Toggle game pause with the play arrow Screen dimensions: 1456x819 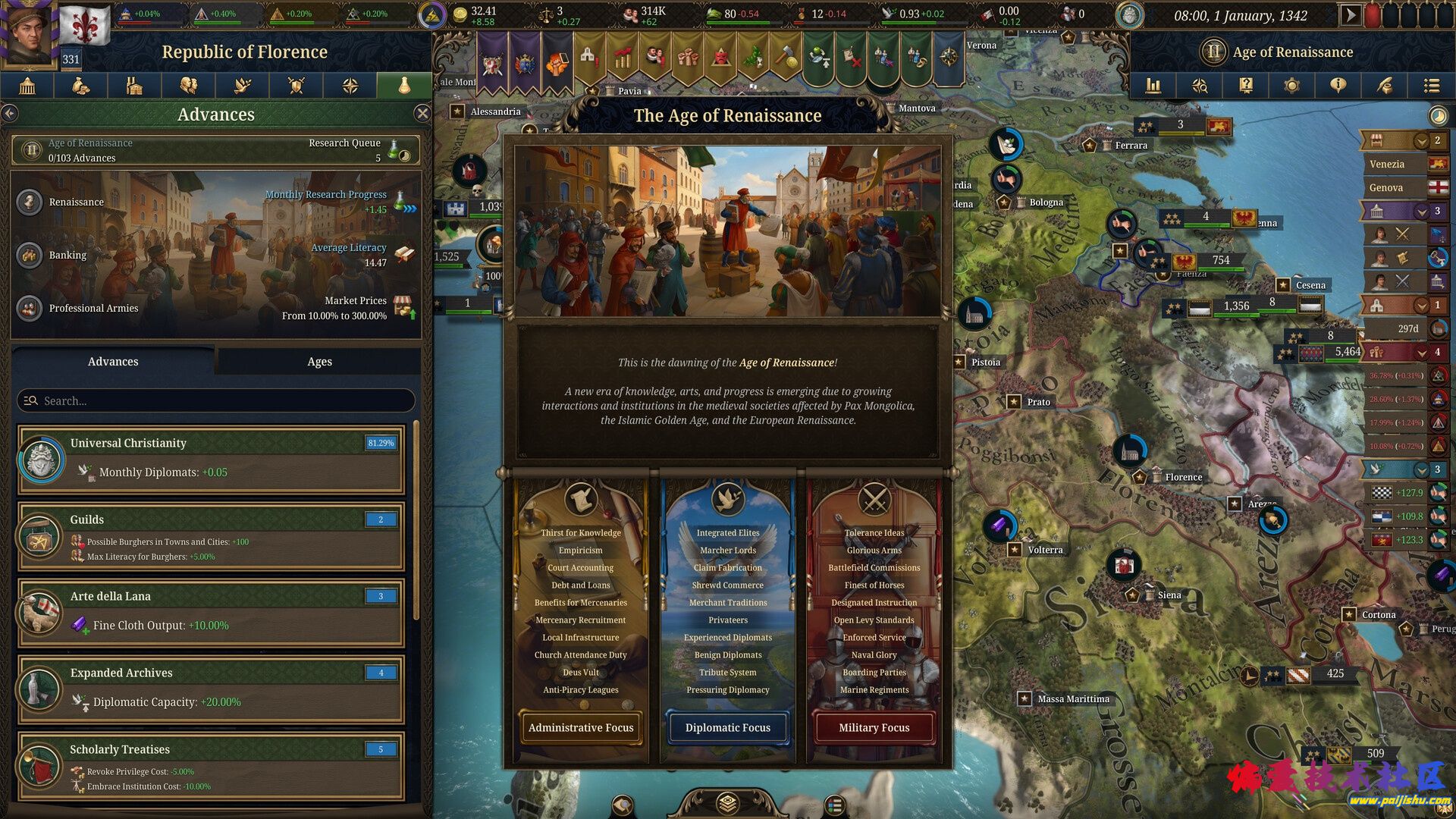1350,14
